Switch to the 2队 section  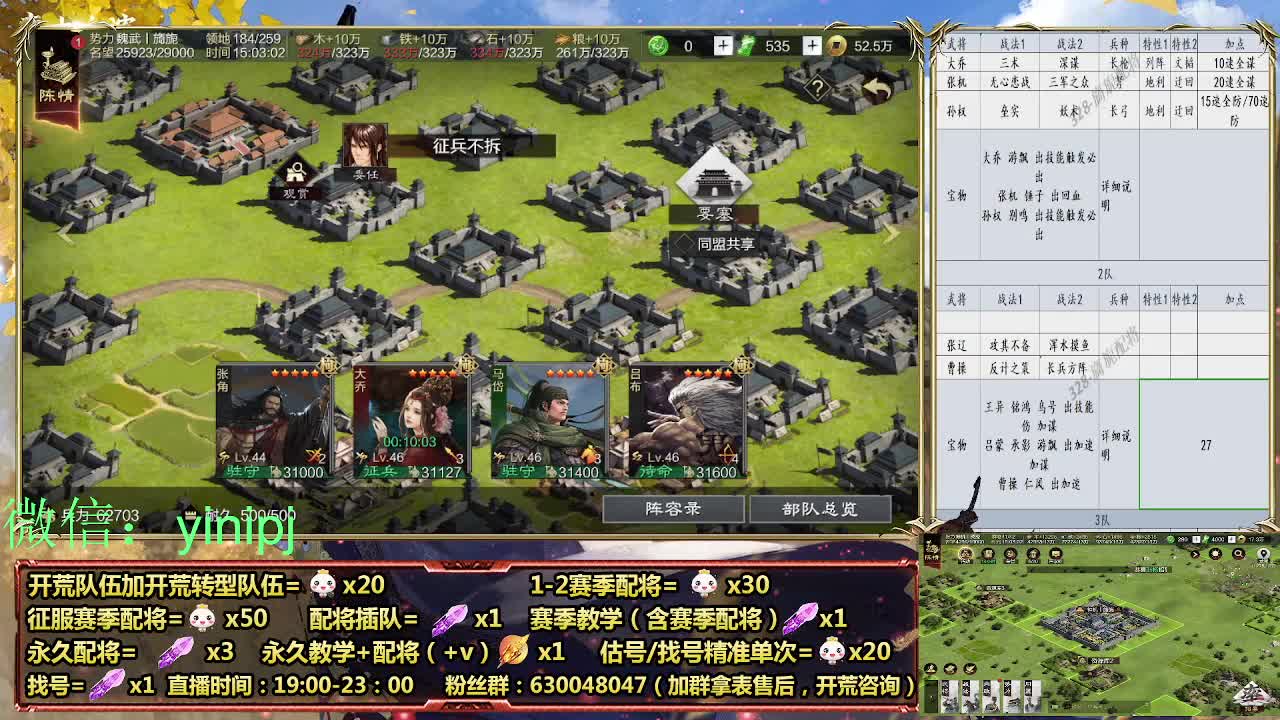[1104, 273]
